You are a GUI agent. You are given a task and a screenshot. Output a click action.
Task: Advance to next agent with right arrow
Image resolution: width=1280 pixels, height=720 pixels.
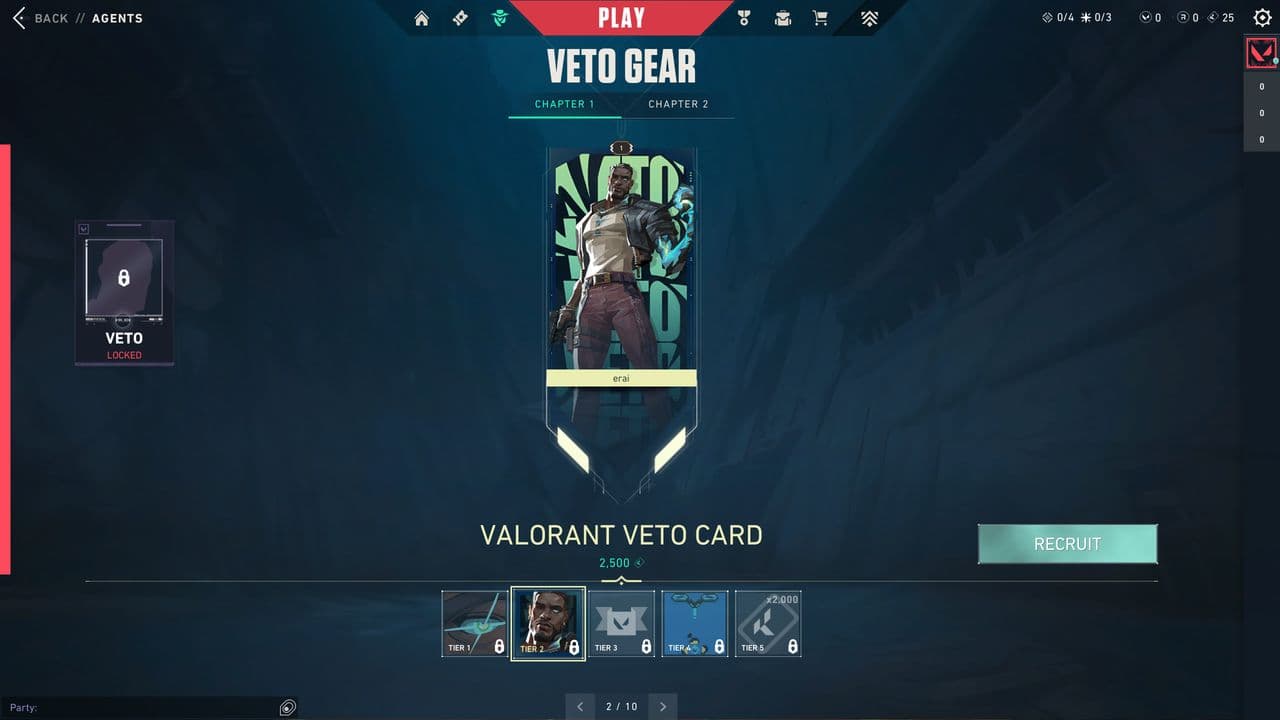click(x=662, y=706)
